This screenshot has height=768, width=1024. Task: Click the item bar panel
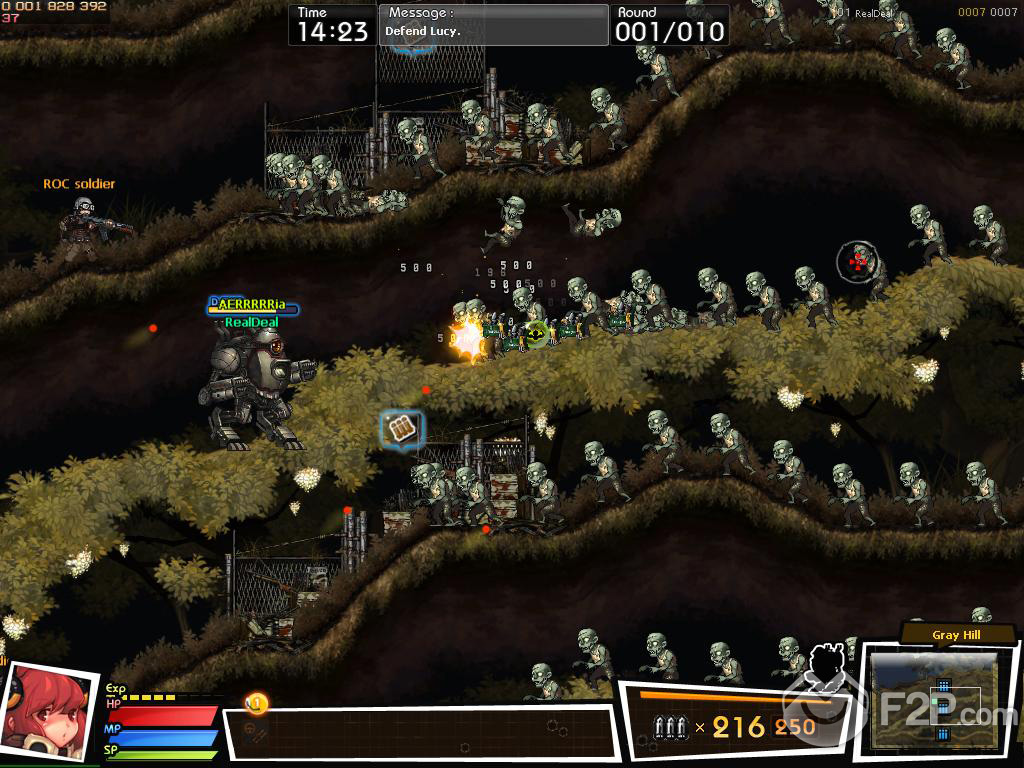click(x=420, y=733)
